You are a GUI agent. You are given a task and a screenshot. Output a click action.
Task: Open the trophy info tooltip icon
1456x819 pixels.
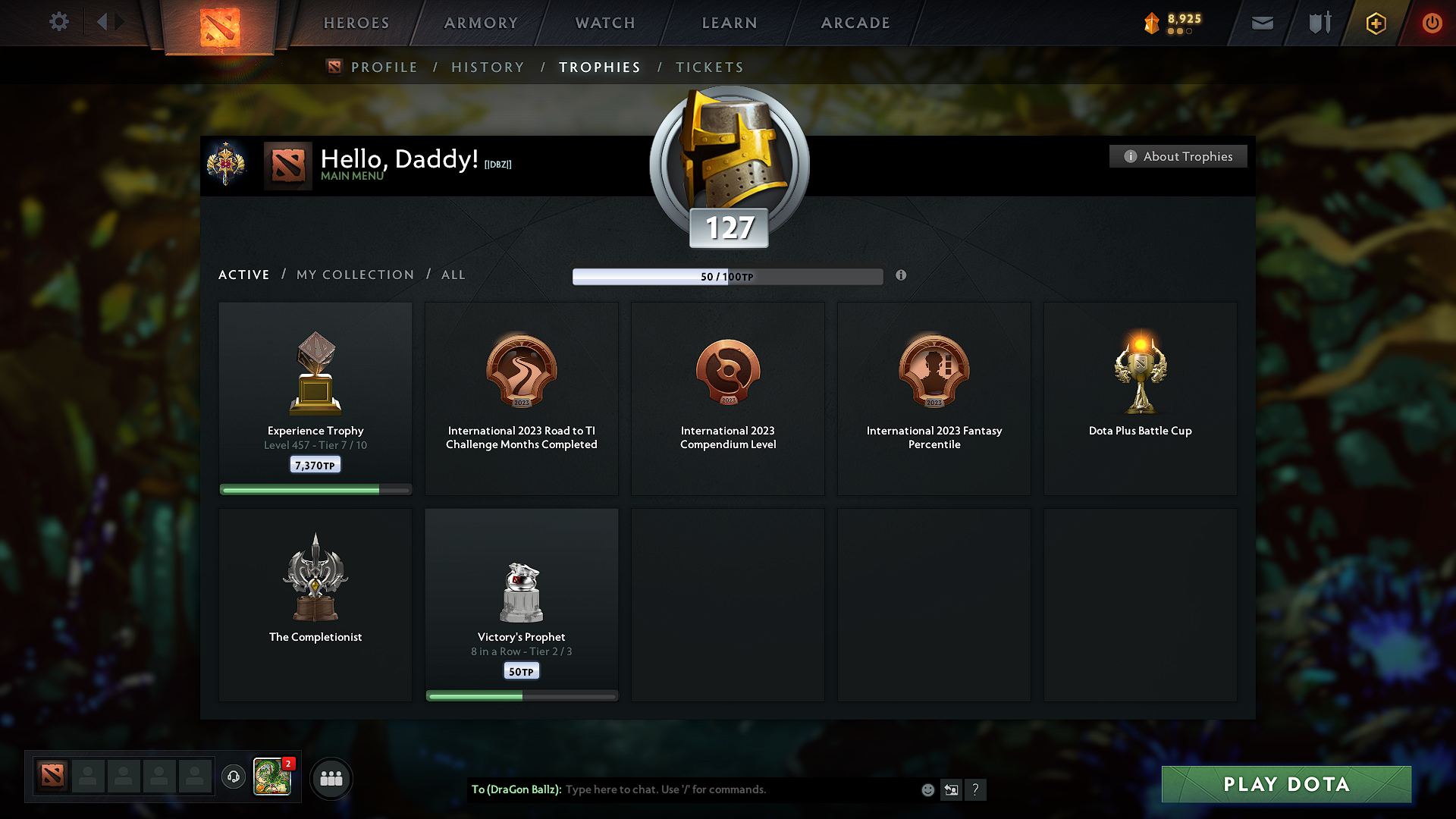[x=902, y=276]
